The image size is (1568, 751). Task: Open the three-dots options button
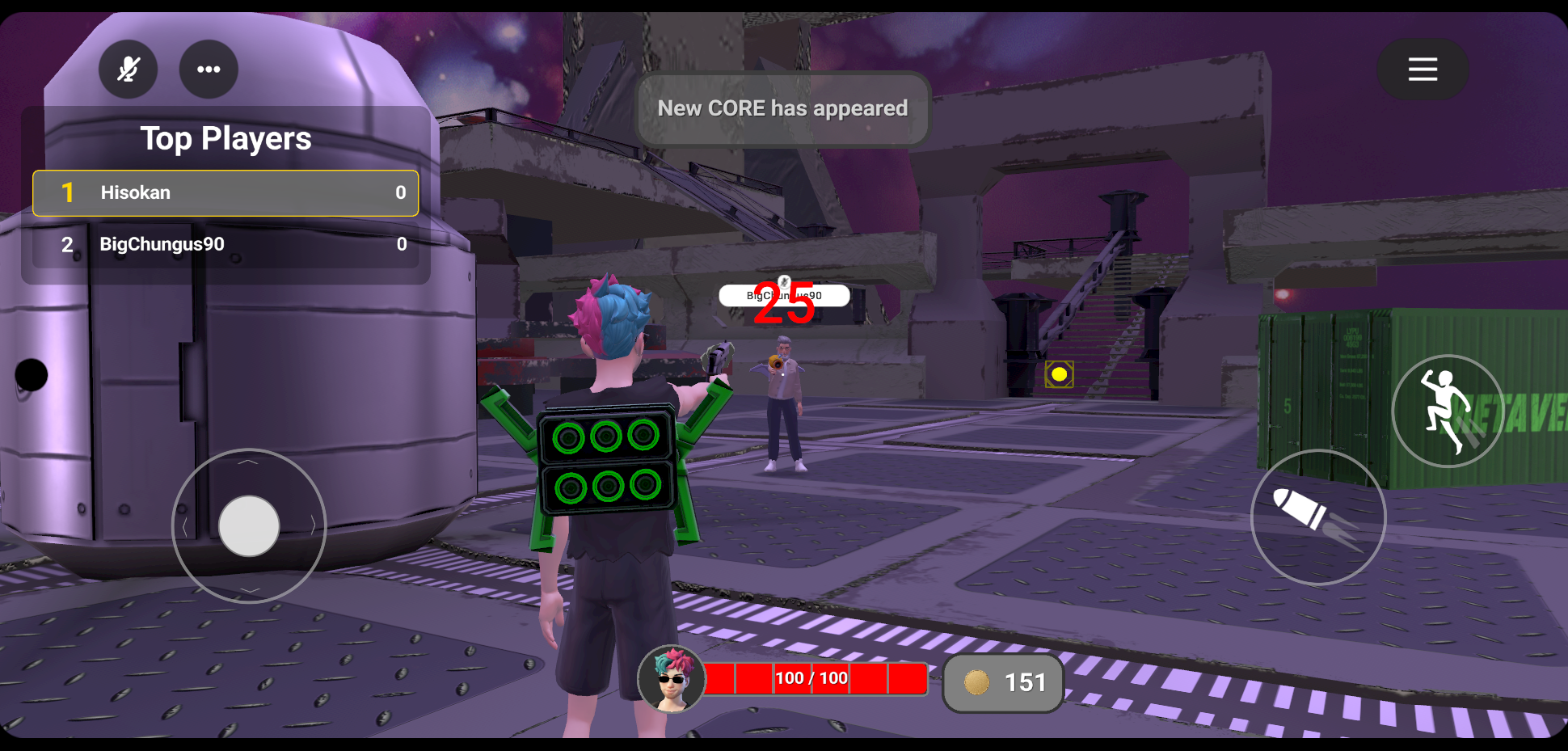209,70
